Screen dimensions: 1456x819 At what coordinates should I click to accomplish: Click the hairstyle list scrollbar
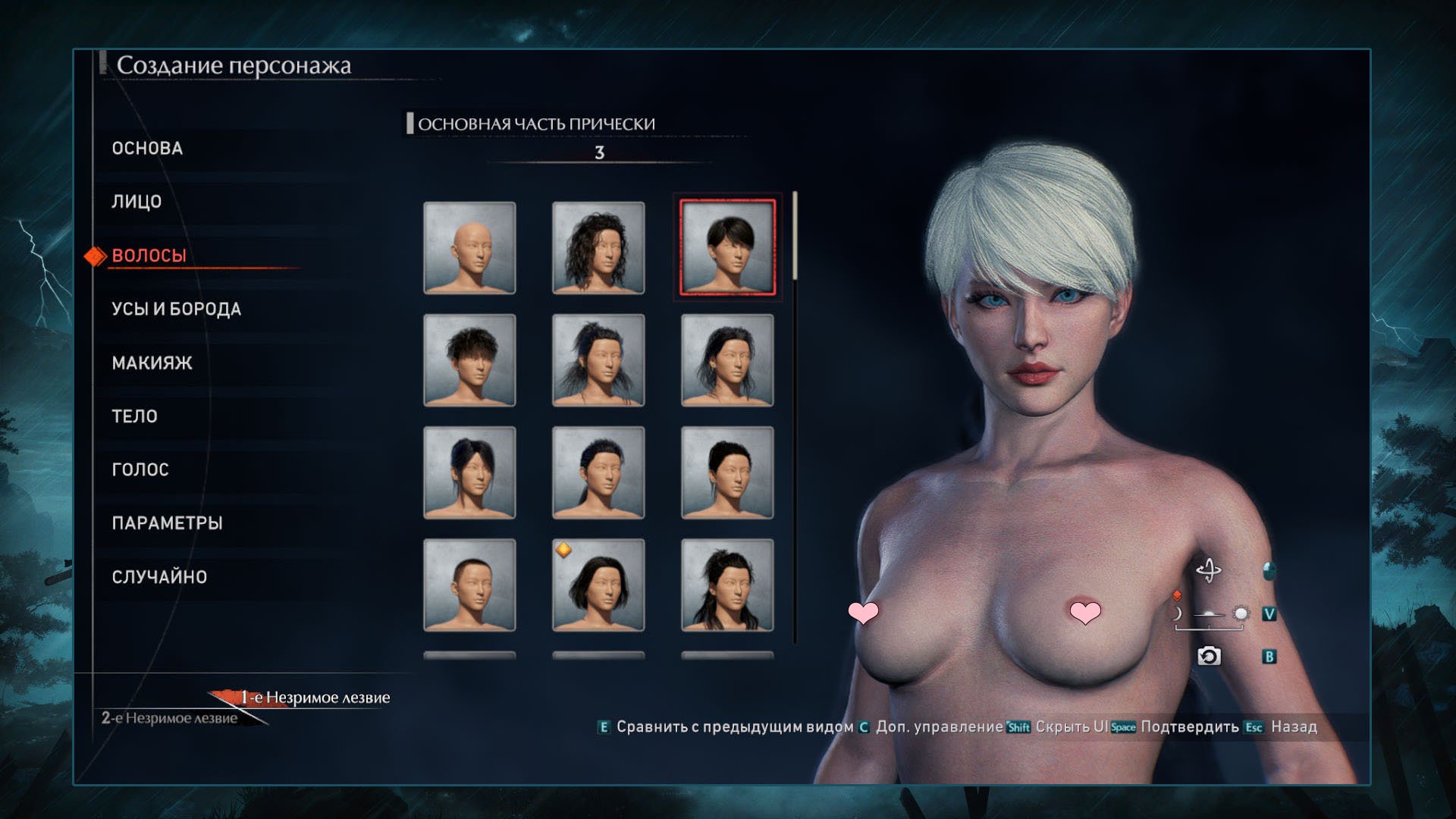(795, 237)
